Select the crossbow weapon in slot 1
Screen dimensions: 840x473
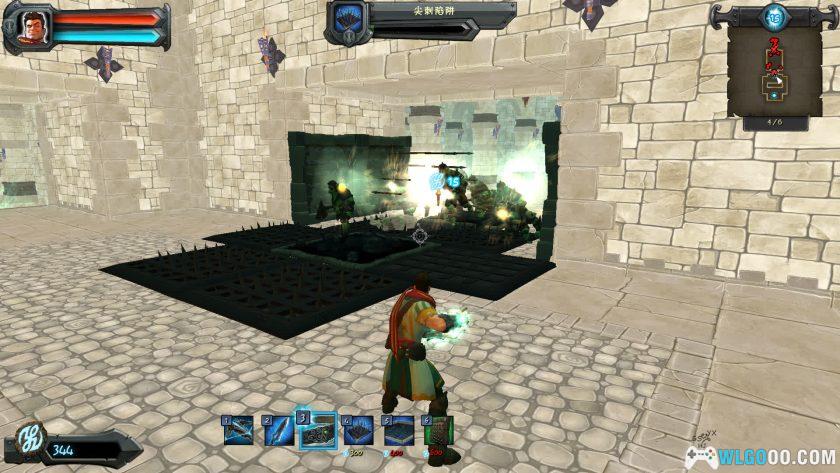[x=237, y=431]
